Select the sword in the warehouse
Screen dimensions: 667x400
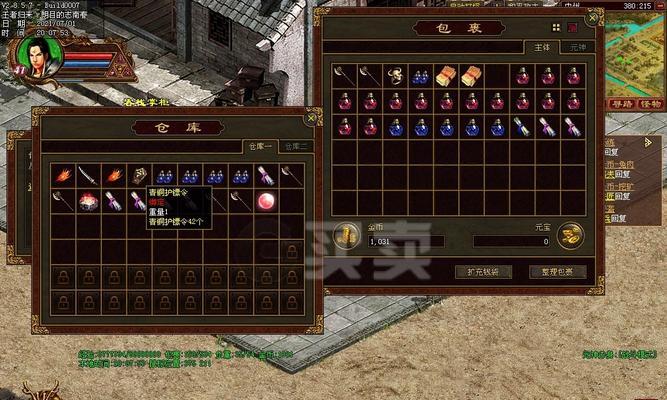(89, 175)
